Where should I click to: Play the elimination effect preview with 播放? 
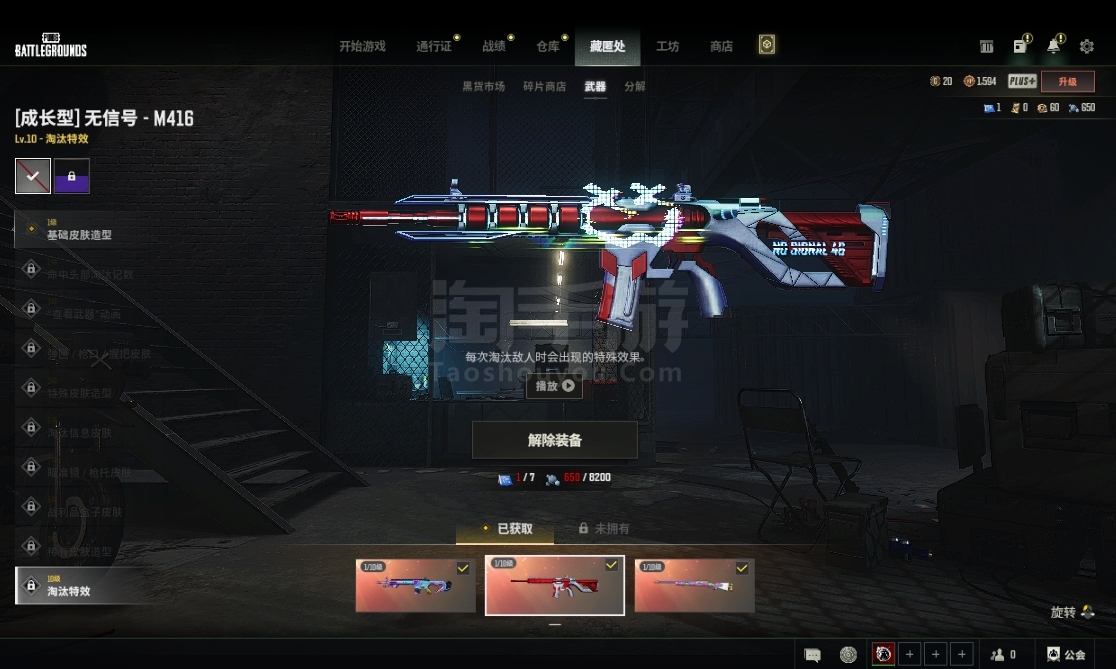(554, 386)
